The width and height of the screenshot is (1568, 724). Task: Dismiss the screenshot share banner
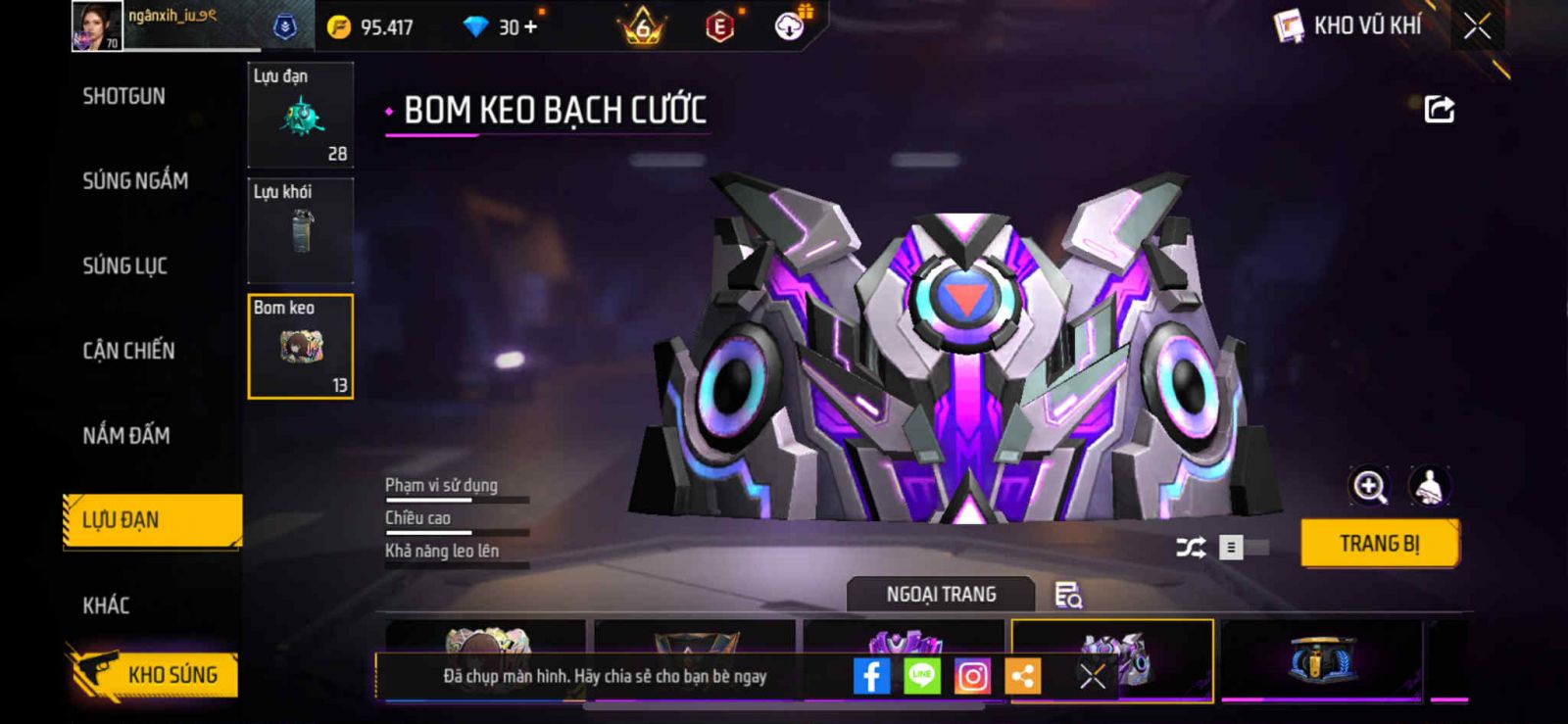1093,676
